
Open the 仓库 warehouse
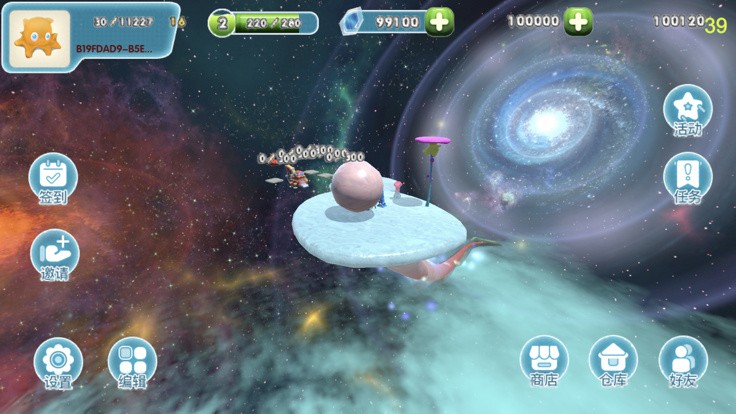coord(613,360)
